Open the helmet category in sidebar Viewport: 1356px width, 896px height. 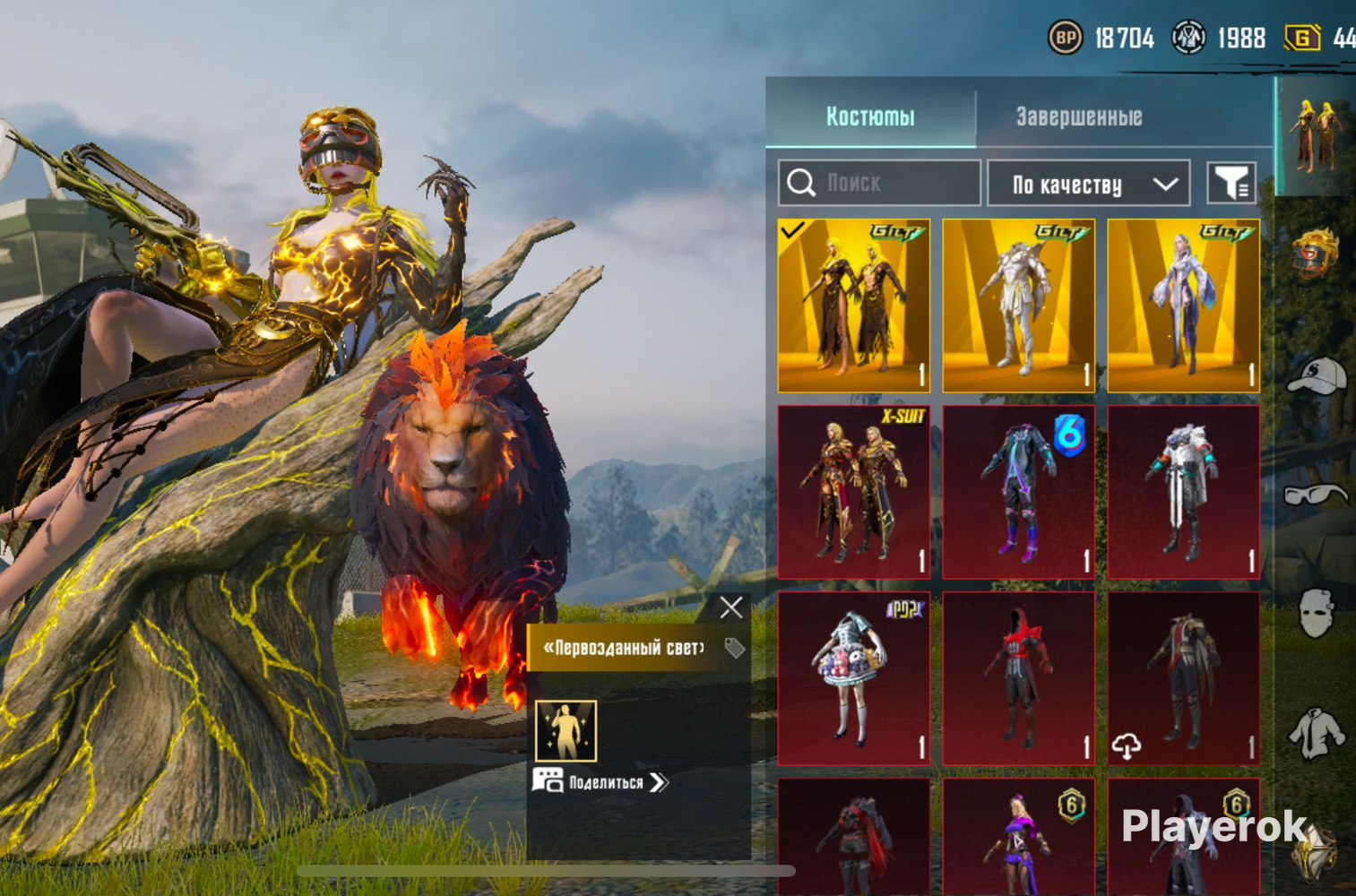point(1315,253)
